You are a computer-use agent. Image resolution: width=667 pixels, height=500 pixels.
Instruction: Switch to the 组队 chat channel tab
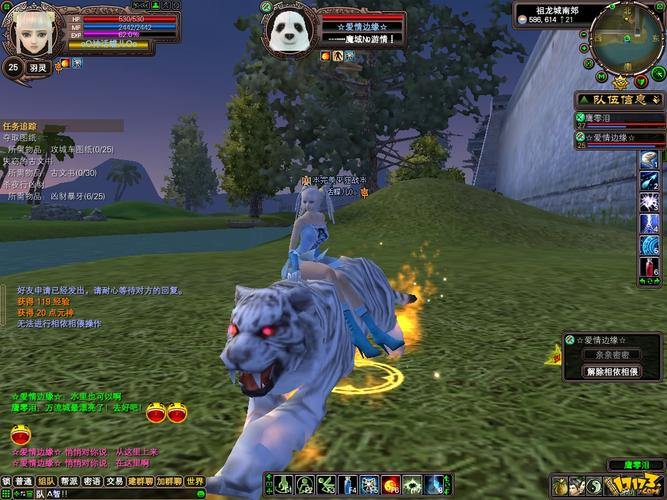point(46,481)
